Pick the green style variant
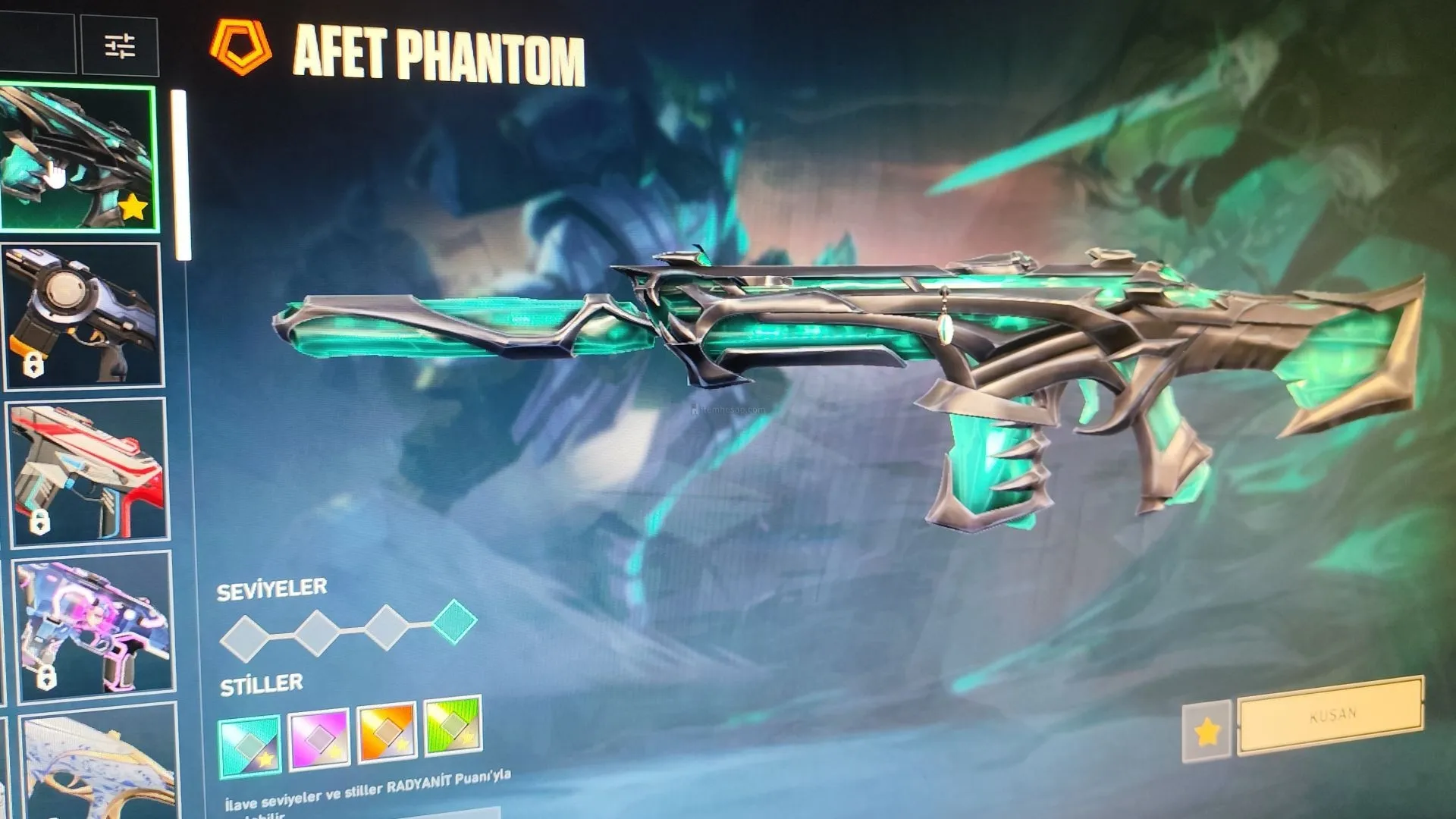Screen dimensions: 1456x819 (x=453, y=724)
